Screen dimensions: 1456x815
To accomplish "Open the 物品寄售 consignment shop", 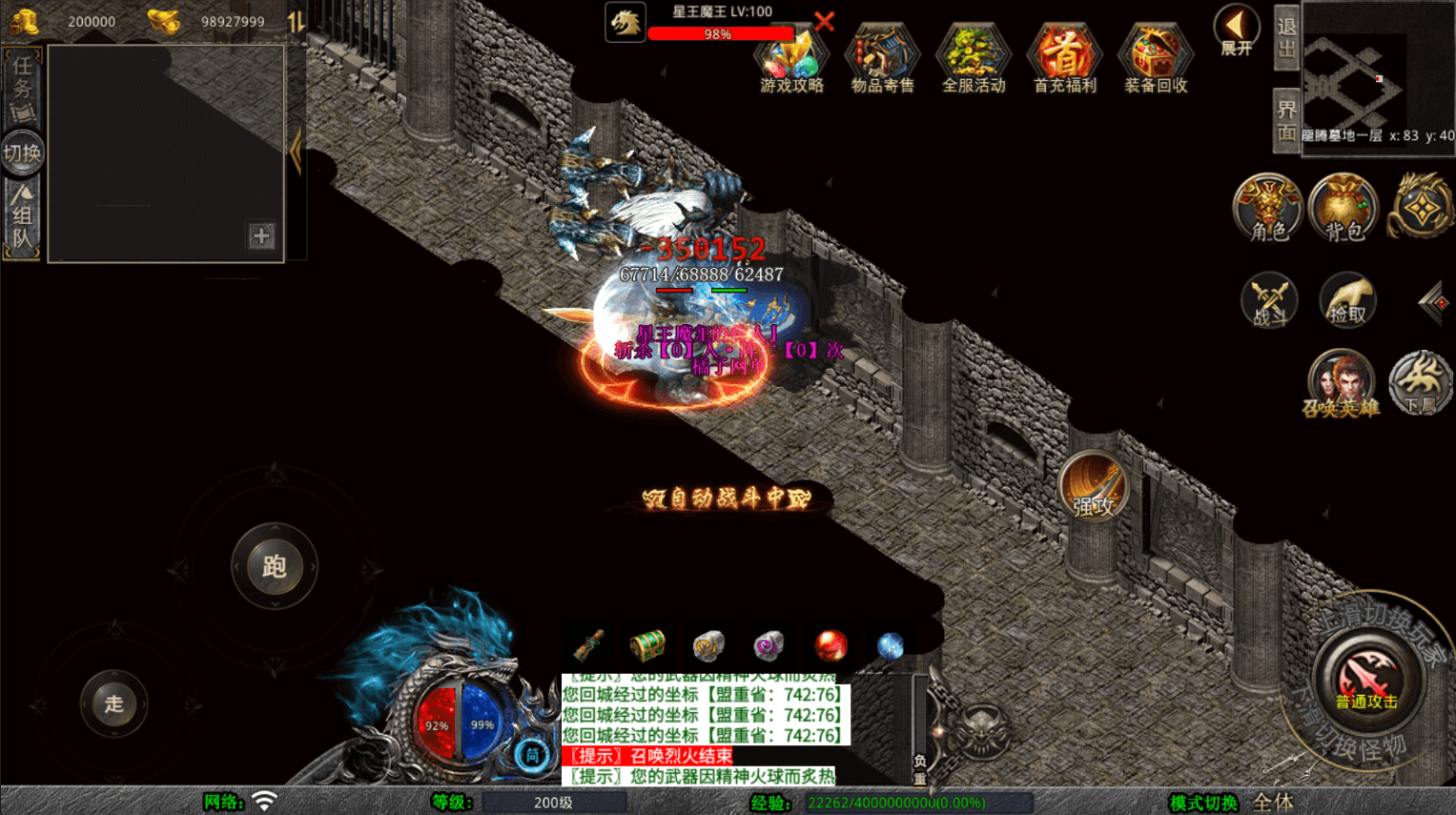I will (882, 59).
